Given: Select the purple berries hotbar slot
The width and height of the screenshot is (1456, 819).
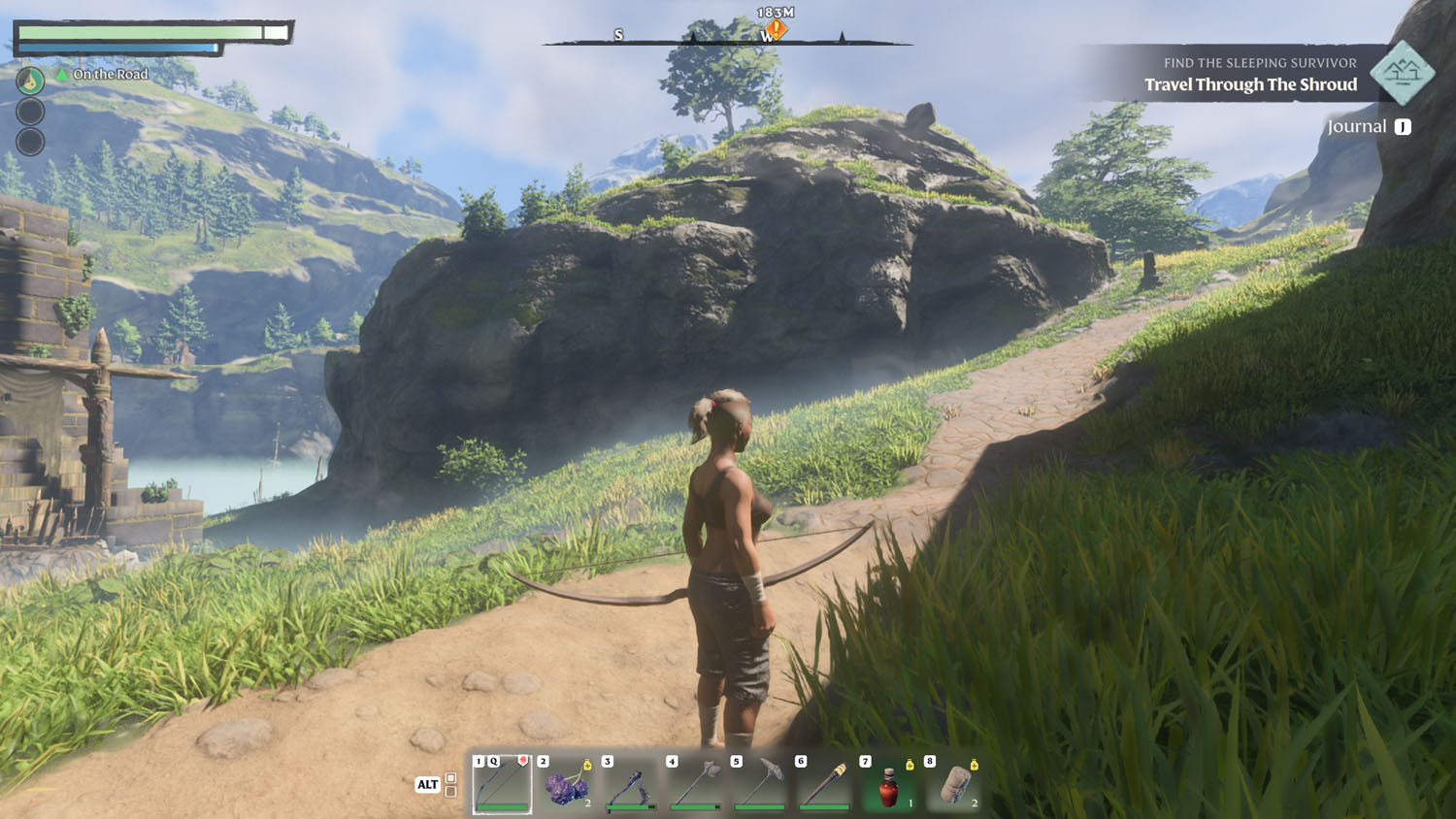Looking at the screenshot, I should point(567,784).
